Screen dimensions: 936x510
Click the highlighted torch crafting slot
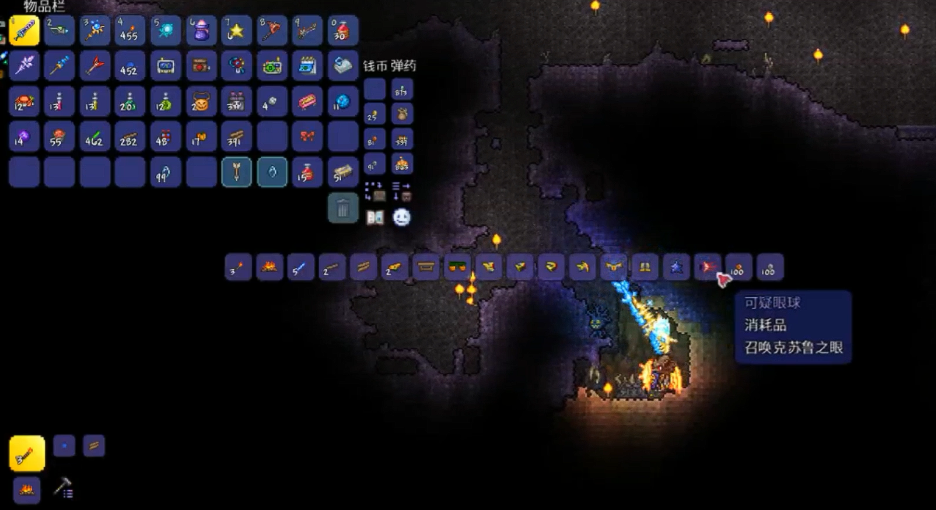click(27, 453)
